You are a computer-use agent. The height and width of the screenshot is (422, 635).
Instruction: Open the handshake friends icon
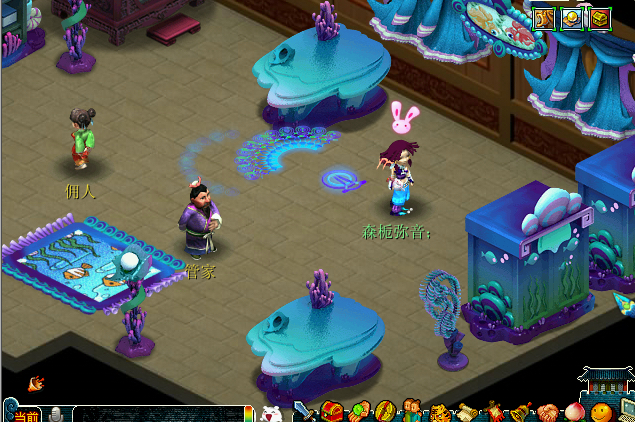(547, 411)
